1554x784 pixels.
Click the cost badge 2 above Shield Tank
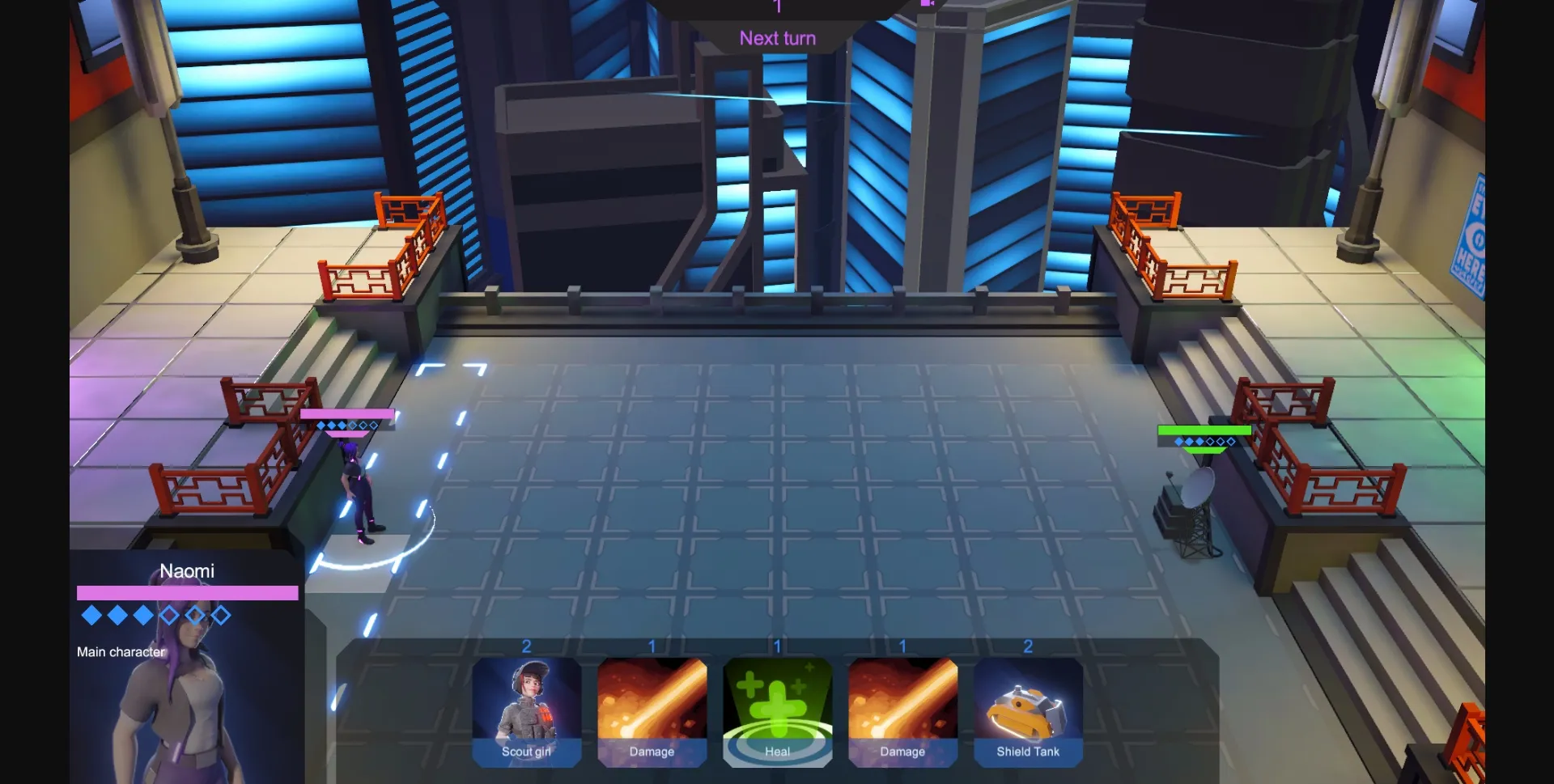[1027, 646]
